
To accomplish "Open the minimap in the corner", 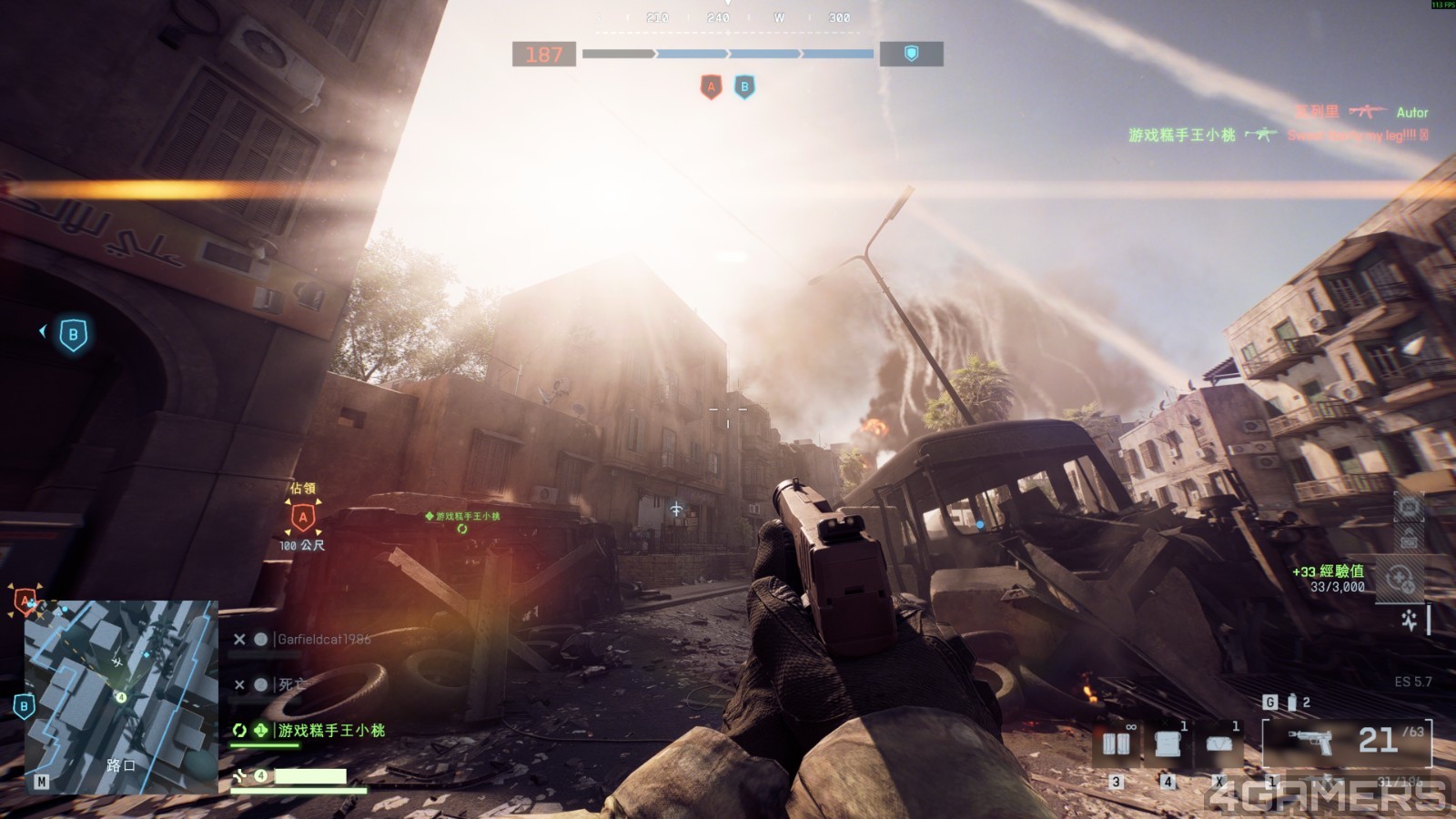I will 121,696.
